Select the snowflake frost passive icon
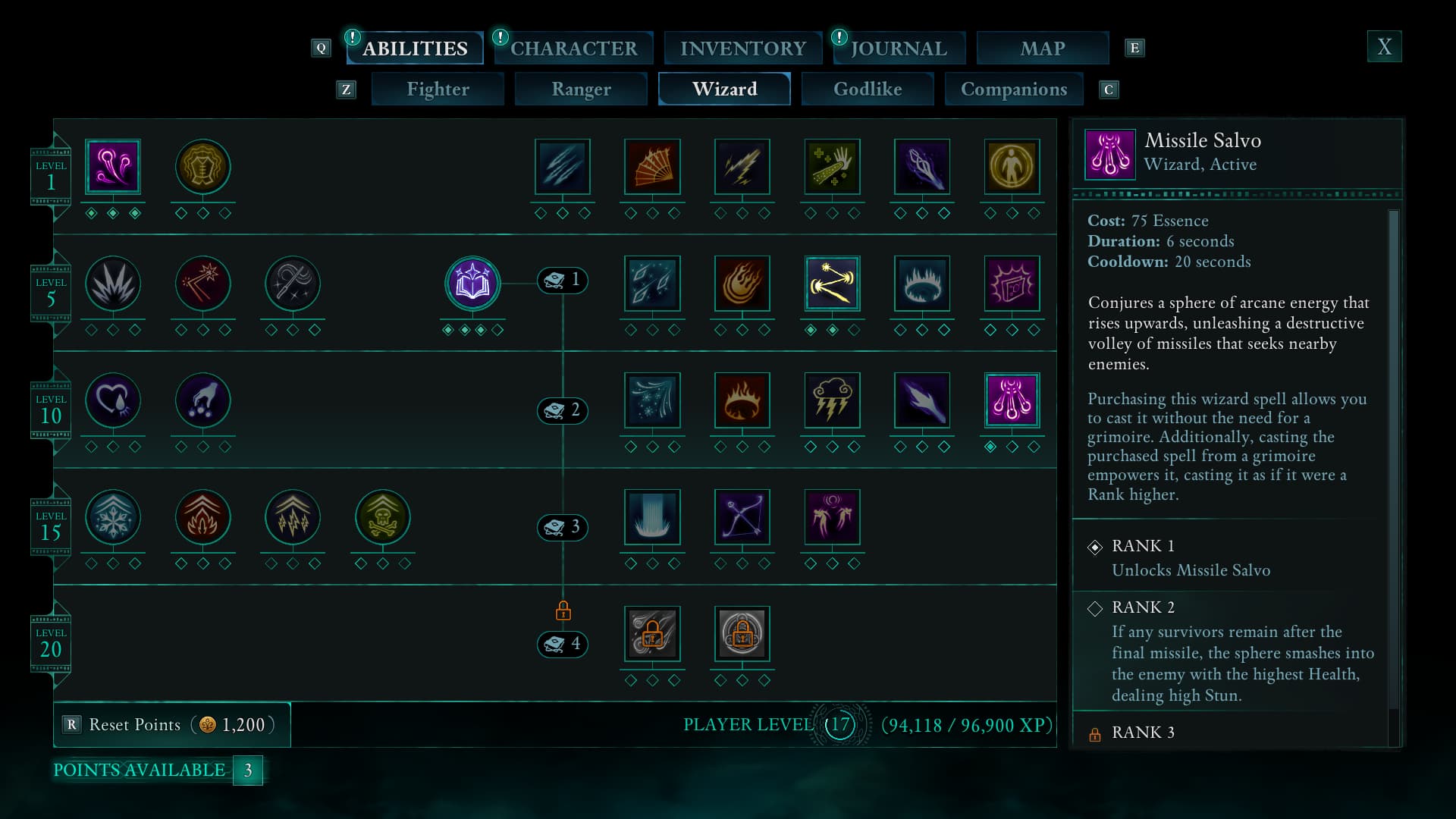This screenshot has width=1456, height=819. [113, 517]
